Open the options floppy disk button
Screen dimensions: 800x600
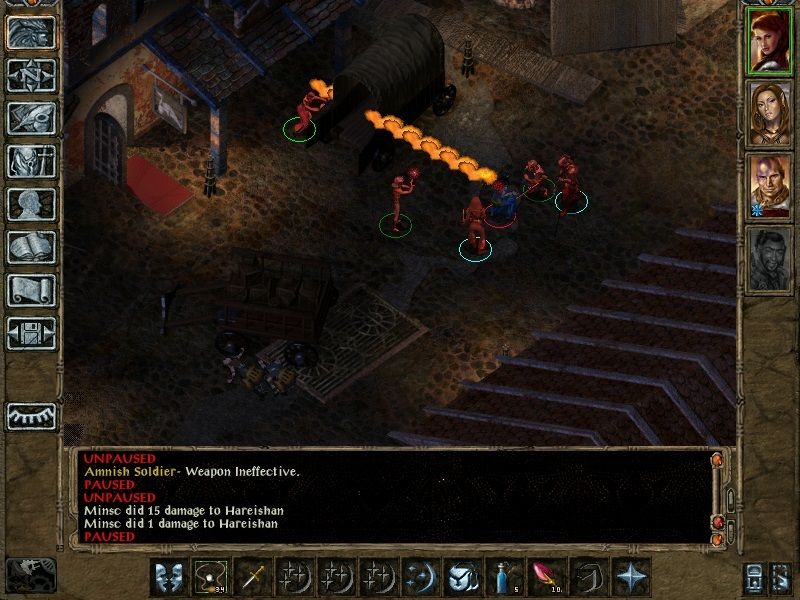click(31, 333)
